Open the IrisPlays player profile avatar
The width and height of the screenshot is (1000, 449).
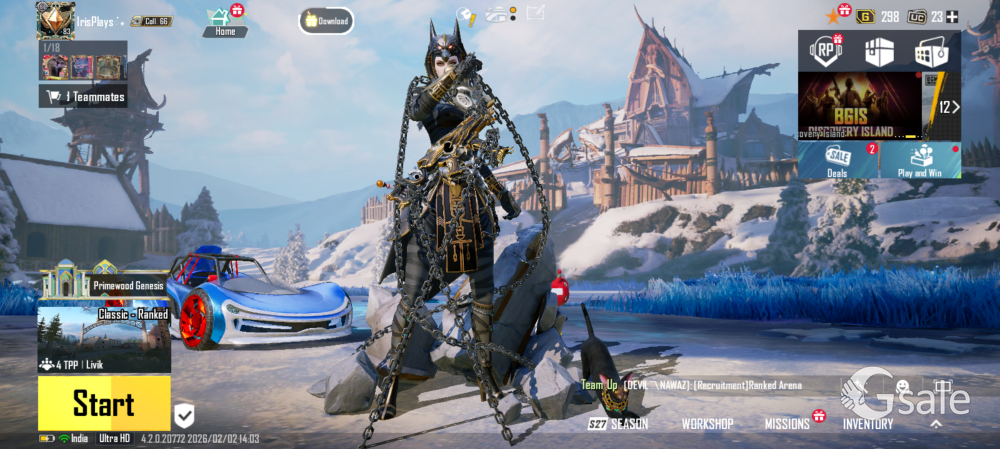click(x=56, y=18)
